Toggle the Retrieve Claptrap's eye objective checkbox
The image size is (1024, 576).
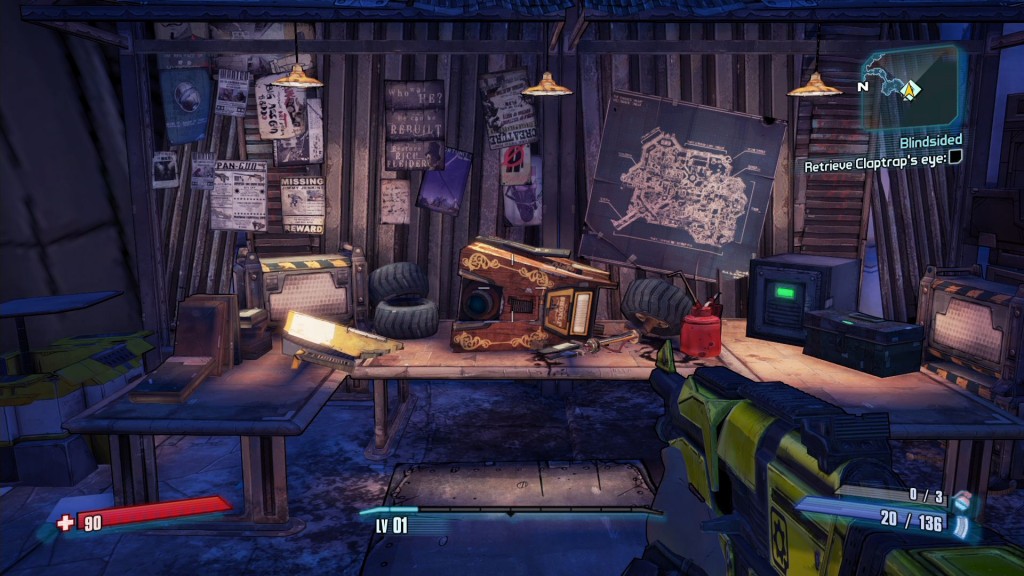point(956,157)
